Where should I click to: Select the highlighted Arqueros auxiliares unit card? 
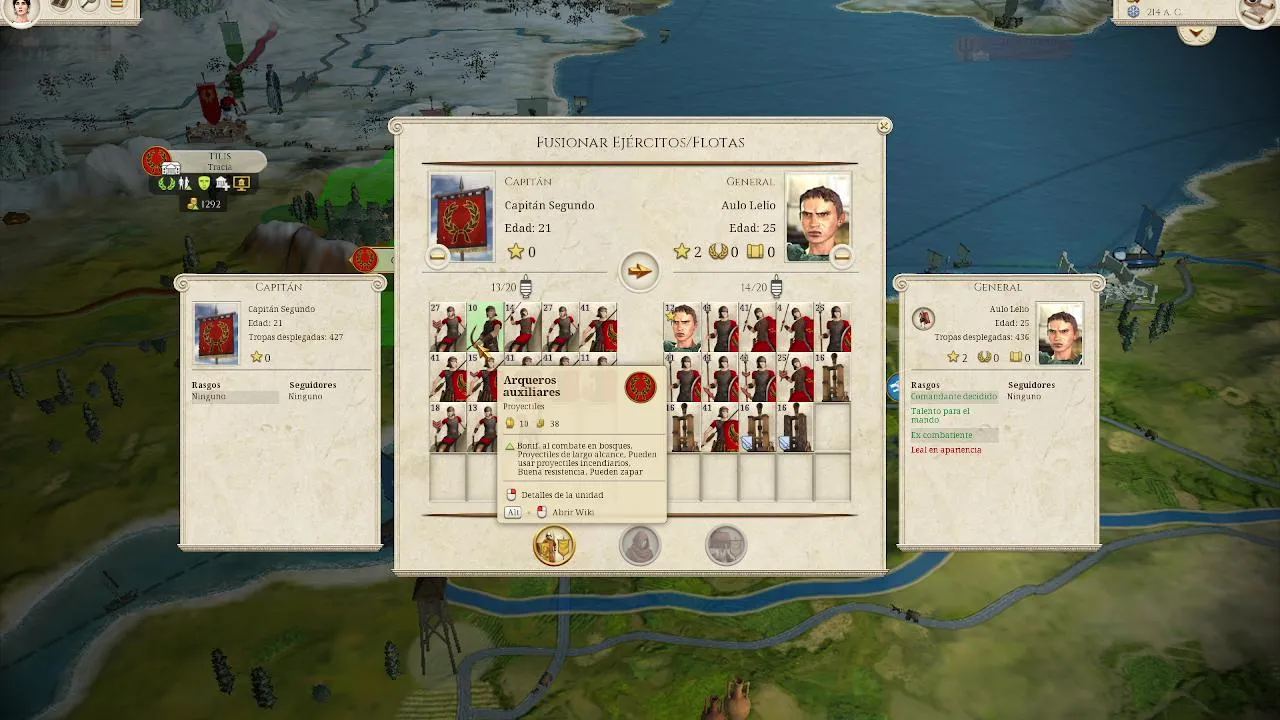[x=485, y=327]
